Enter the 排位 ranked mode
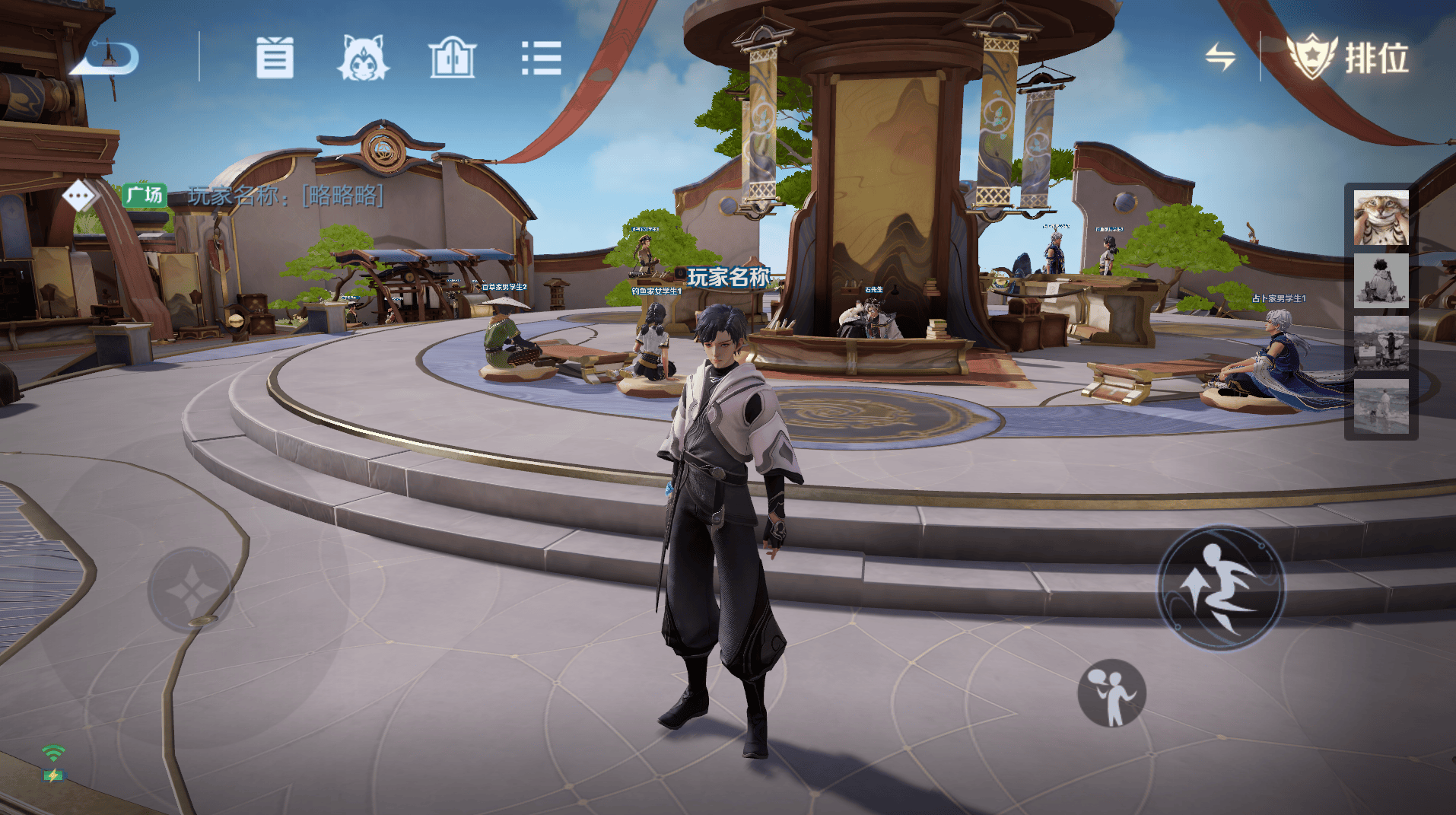This screenshot has height=815, width=1456. pos(1348,57)
